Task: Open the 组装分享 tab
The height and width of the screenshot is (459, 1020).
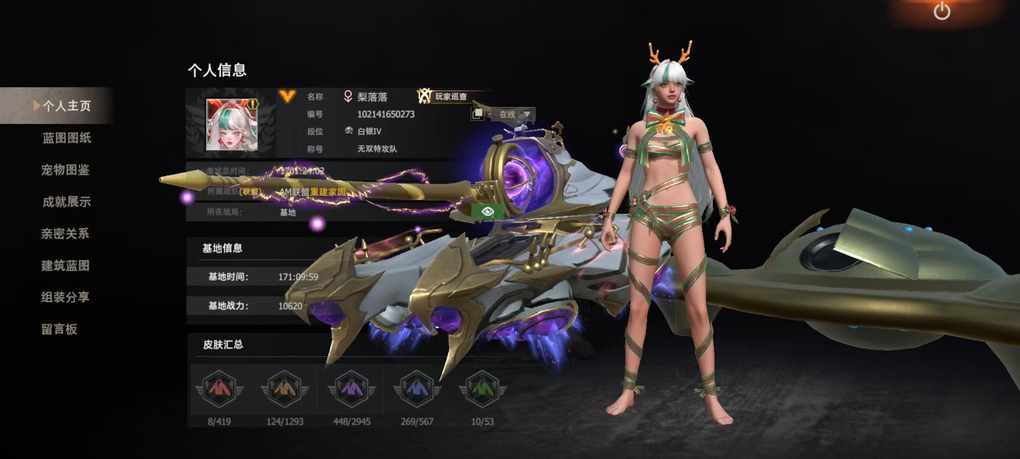Action: point(66,297)
